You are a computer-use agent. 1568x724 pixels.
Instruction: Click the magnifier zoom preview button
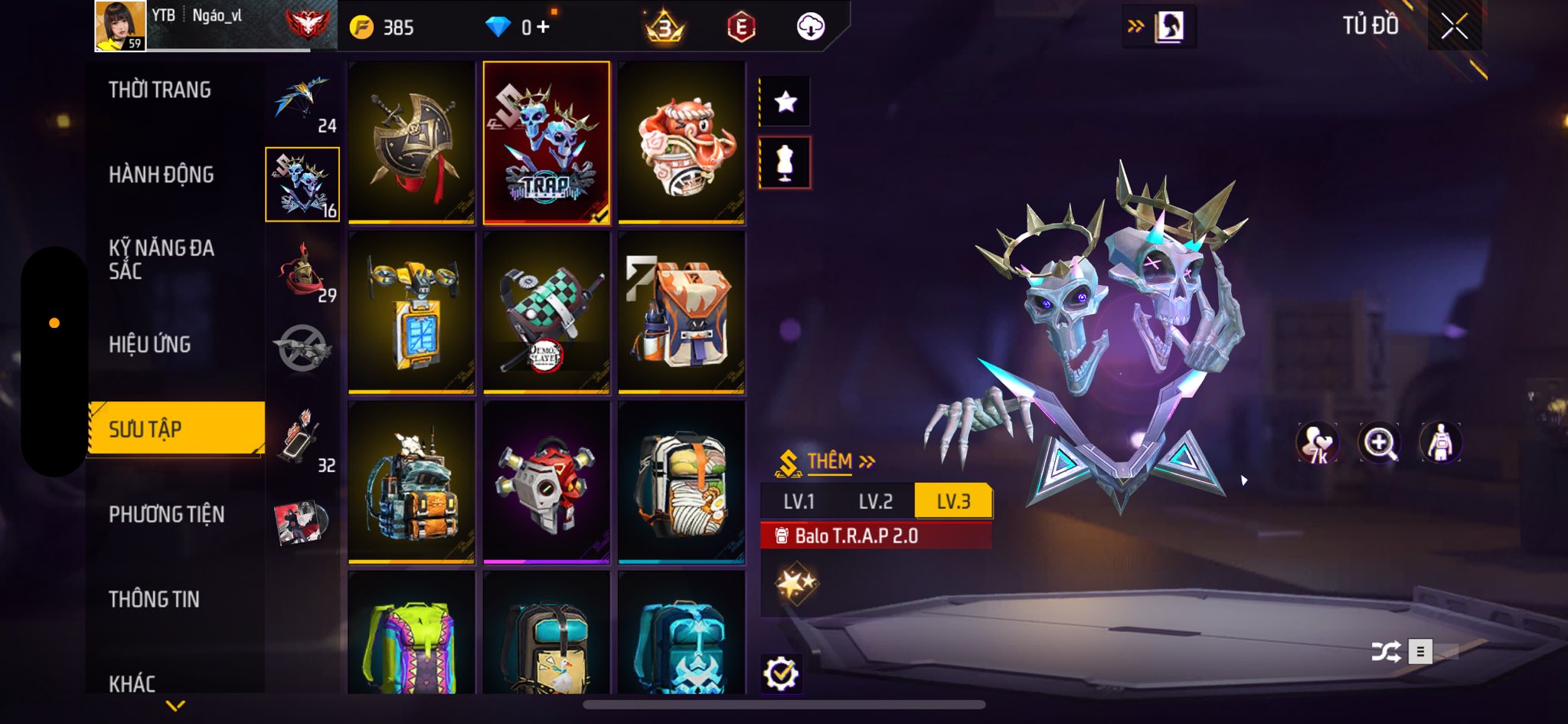click(1378, 443)
